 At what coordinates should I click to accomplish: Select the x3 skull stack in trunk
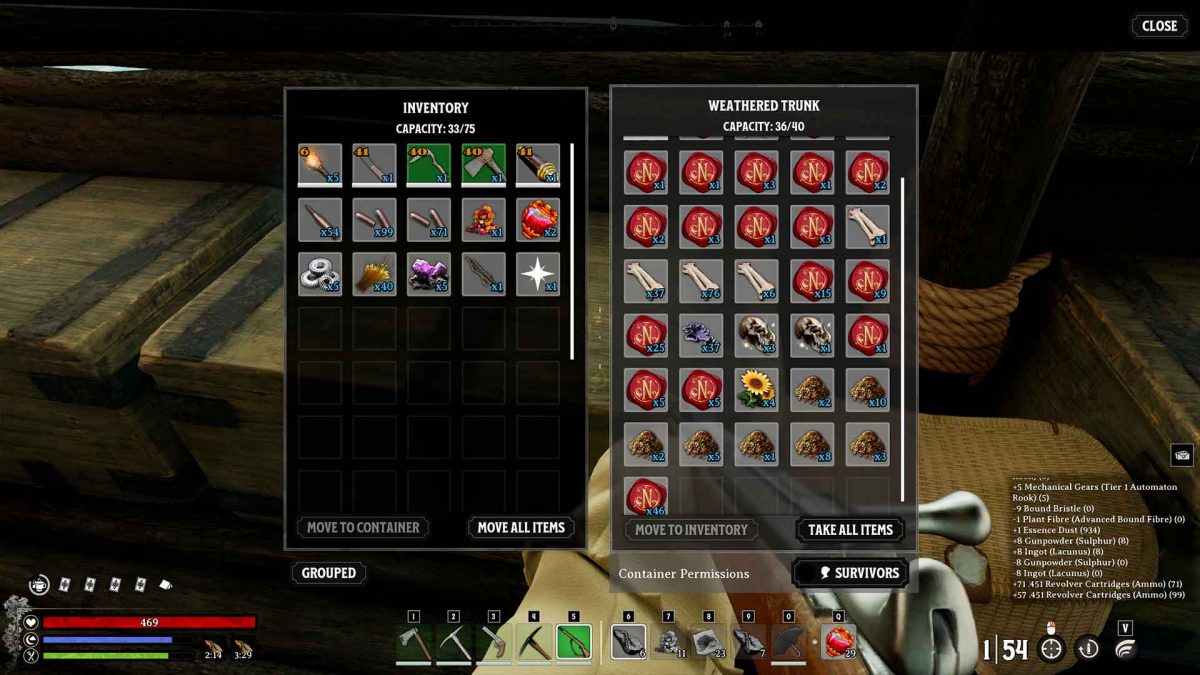click(x=756, y=335)
